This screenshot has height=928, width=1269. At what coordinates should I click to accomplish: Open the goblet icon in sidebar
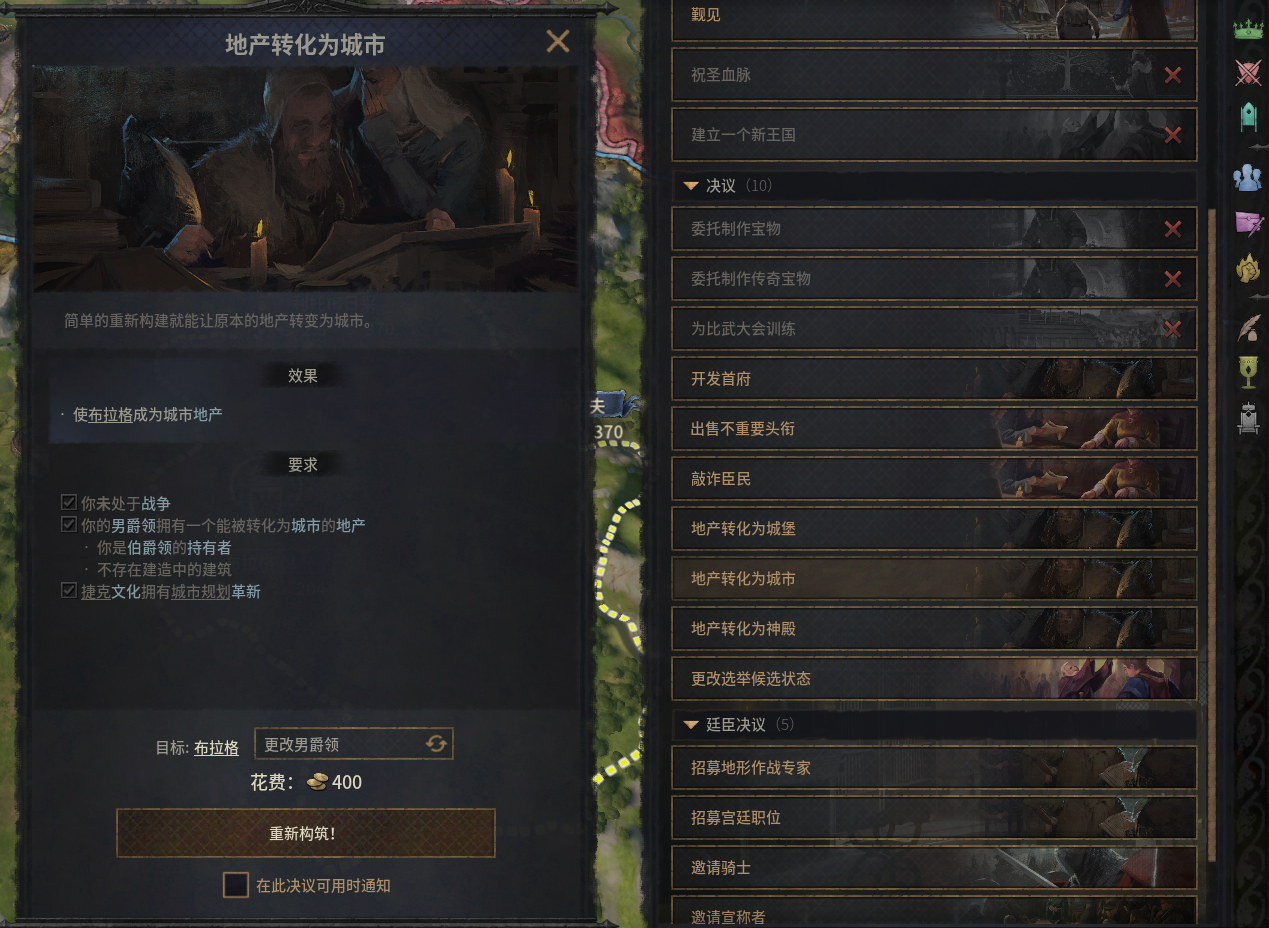tap(1247, 371)
